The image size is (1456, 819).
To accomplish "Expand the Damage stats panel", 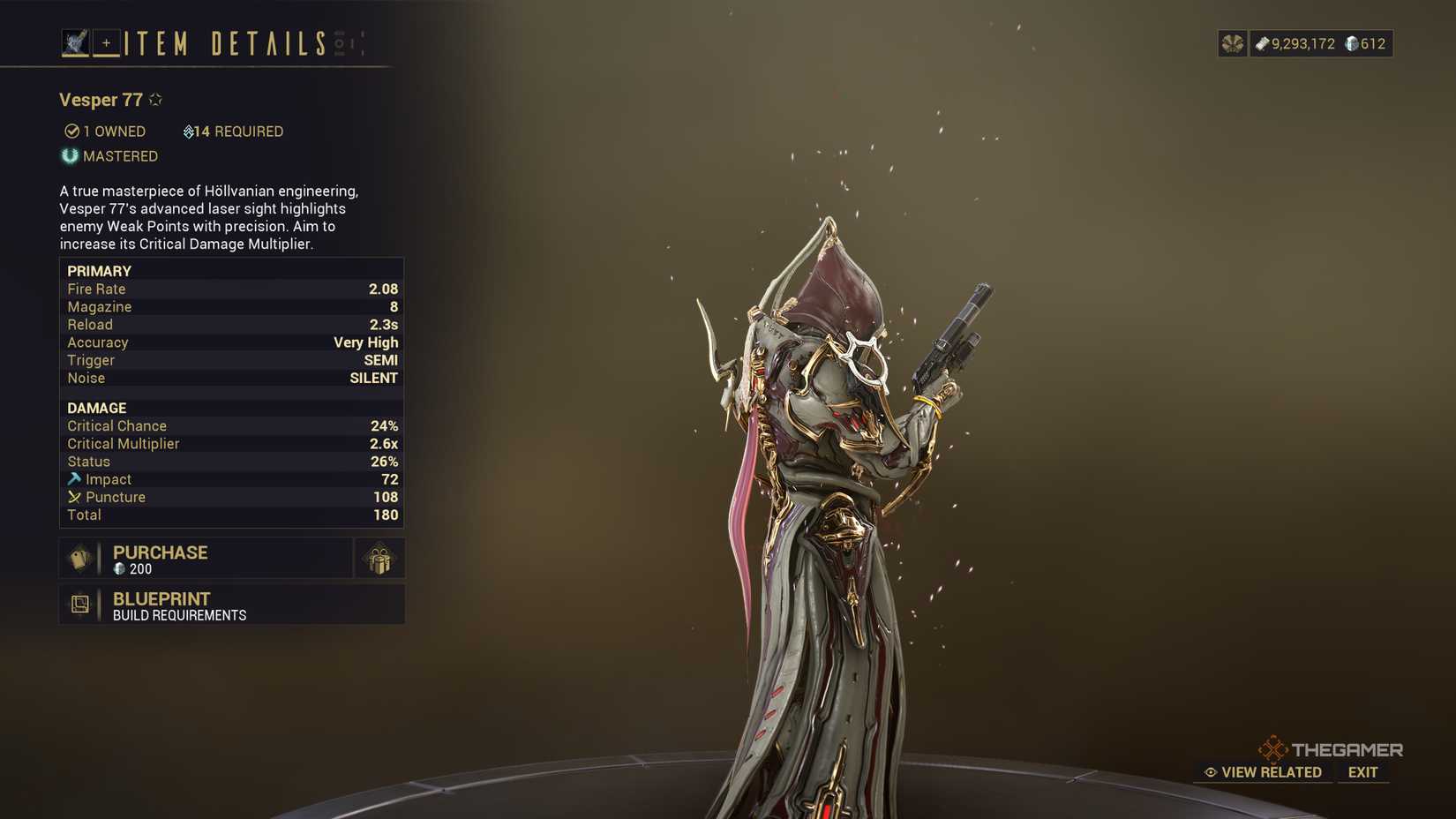I will click(97, 408).
